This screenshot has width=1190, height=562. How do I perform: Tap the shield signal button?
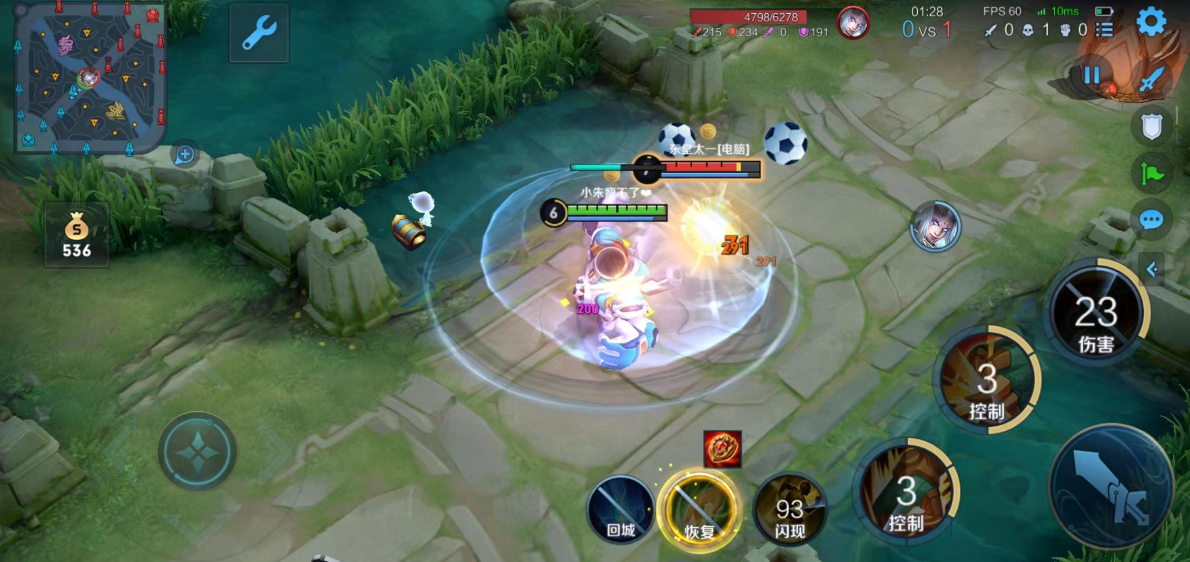pos(1151,125)
